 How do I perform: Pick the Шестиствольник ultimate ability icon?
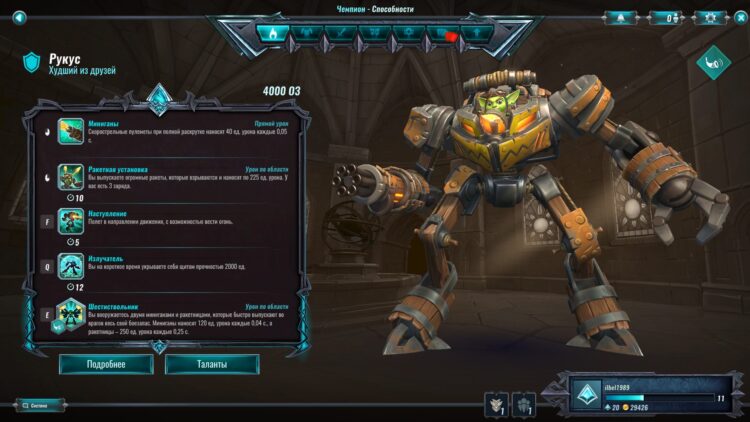click(71, 314)
